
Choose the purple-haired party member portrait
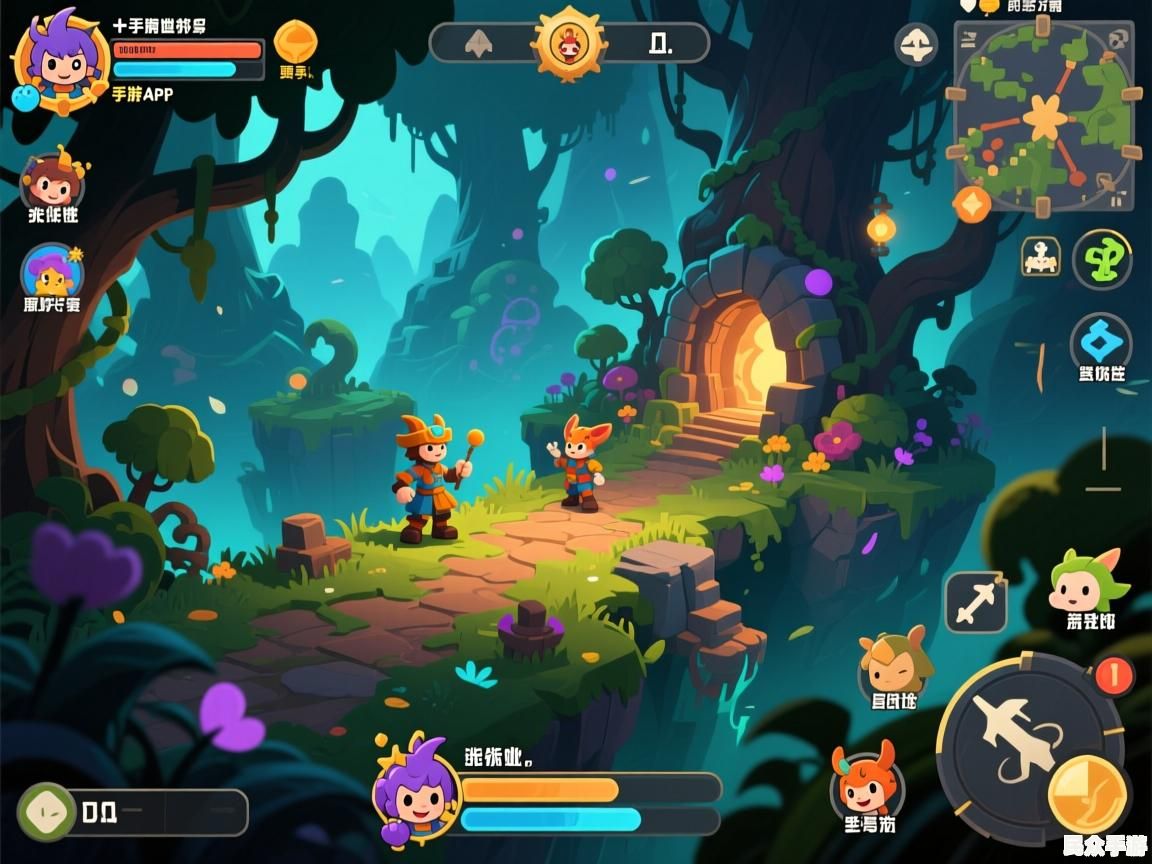coord(52,271)
